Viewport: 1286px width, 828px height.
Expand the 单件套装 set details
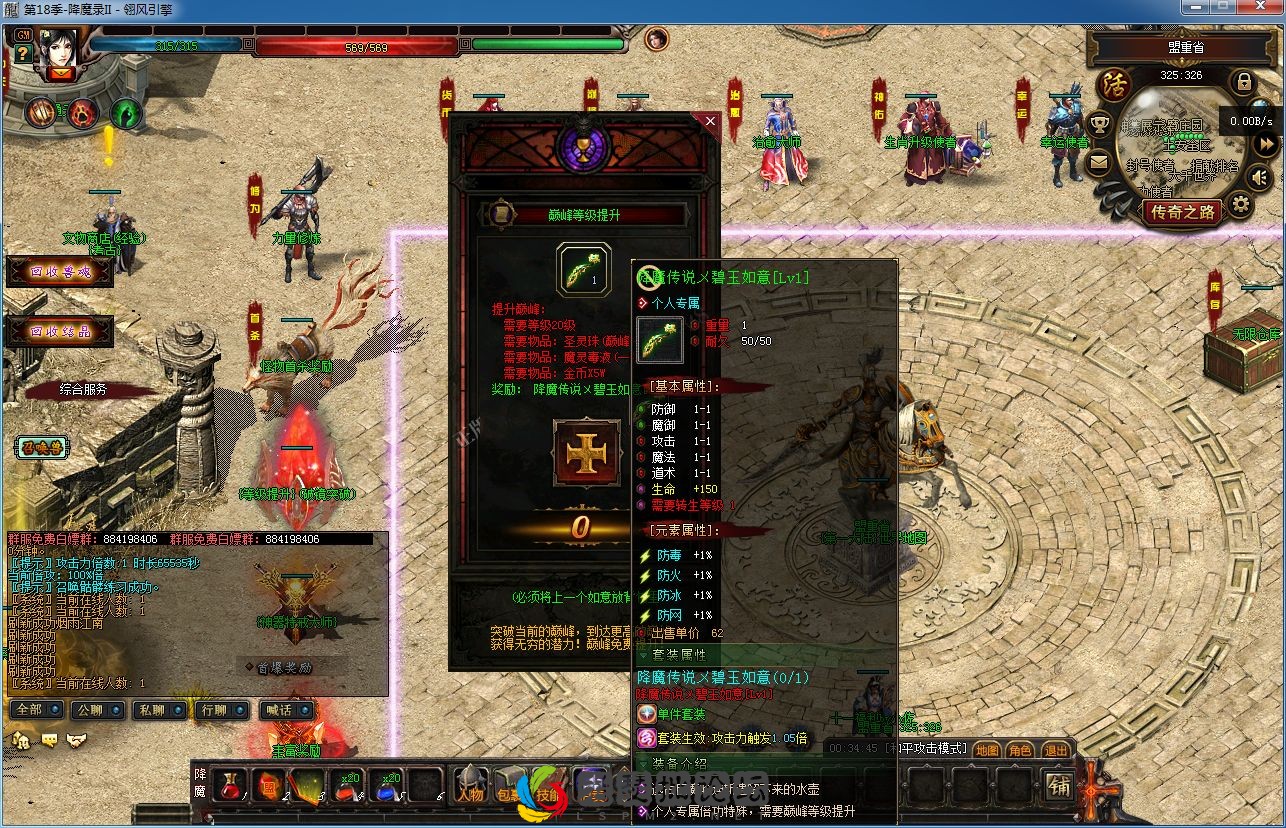(x=680, y=715)
